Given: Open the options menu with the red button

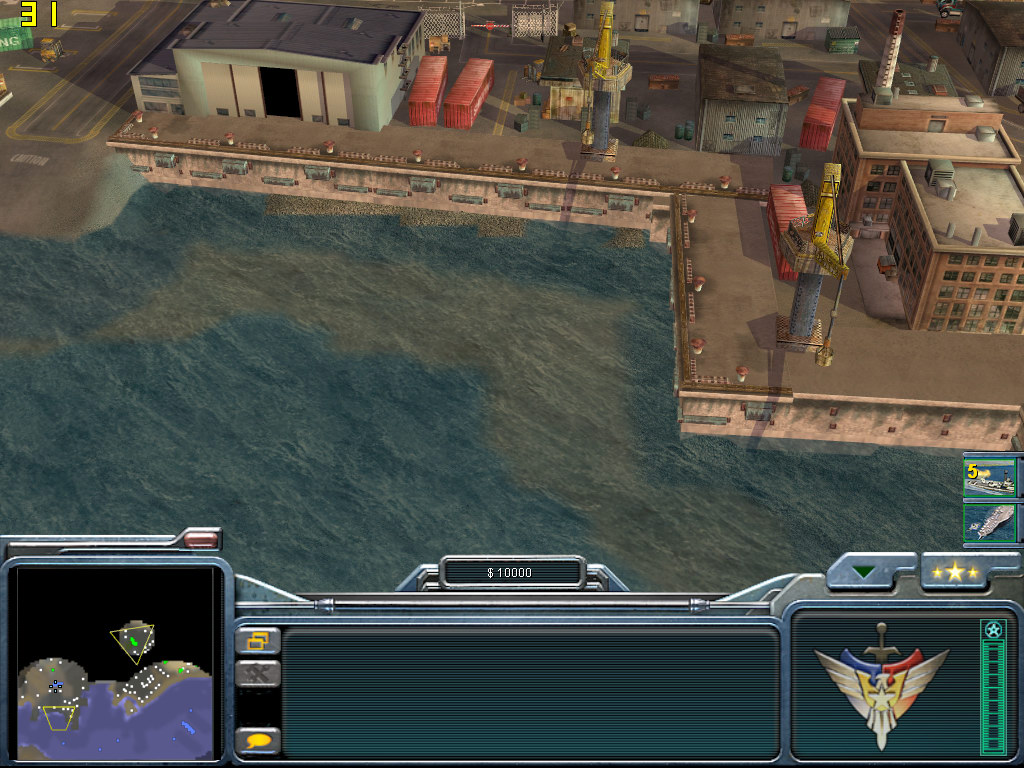Looking at the screenshot, I should (x=201, y=540).
